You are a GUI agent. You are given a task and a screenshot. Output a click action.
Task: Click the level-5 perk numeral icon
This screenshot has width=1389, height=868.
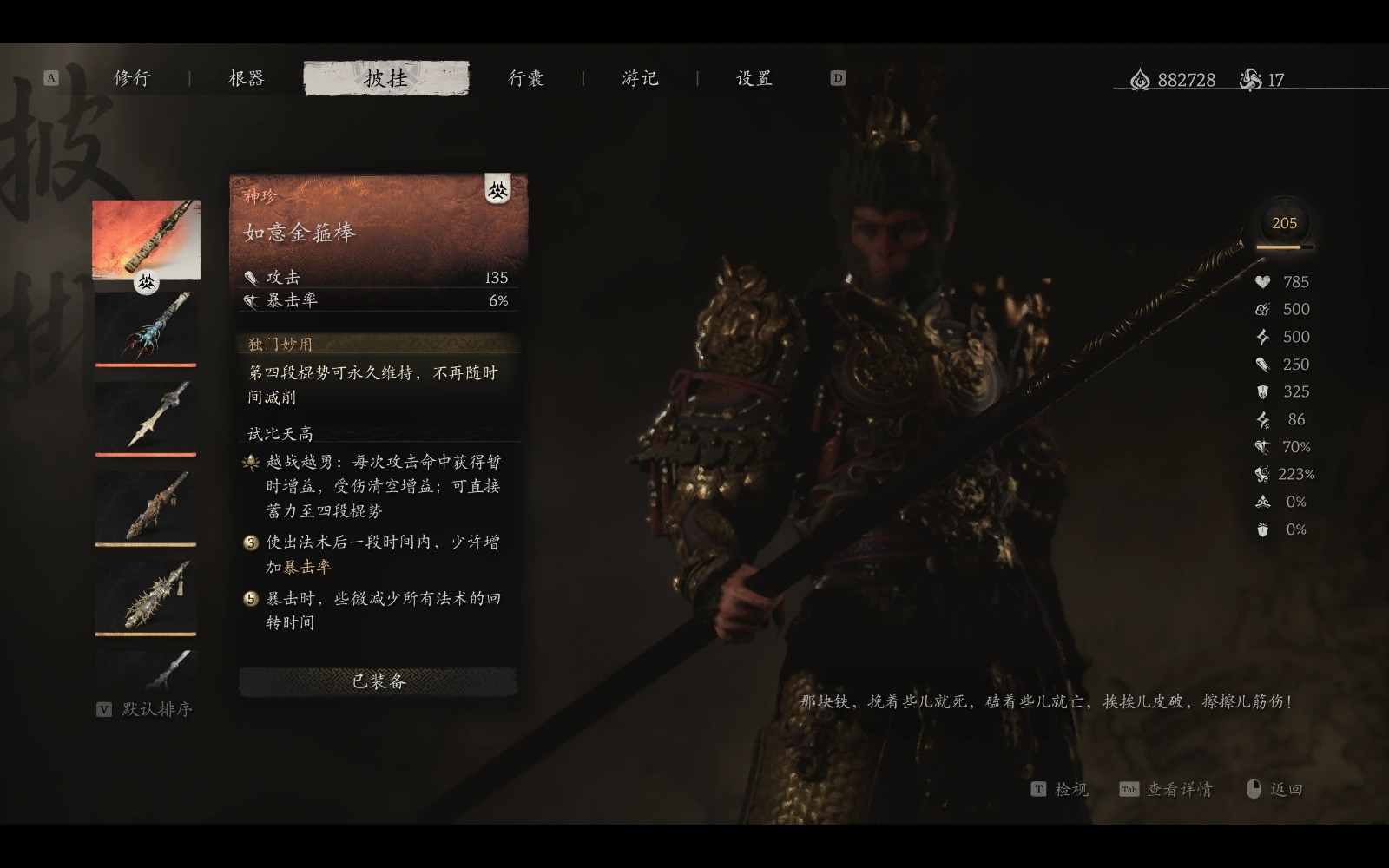point(250,598)
